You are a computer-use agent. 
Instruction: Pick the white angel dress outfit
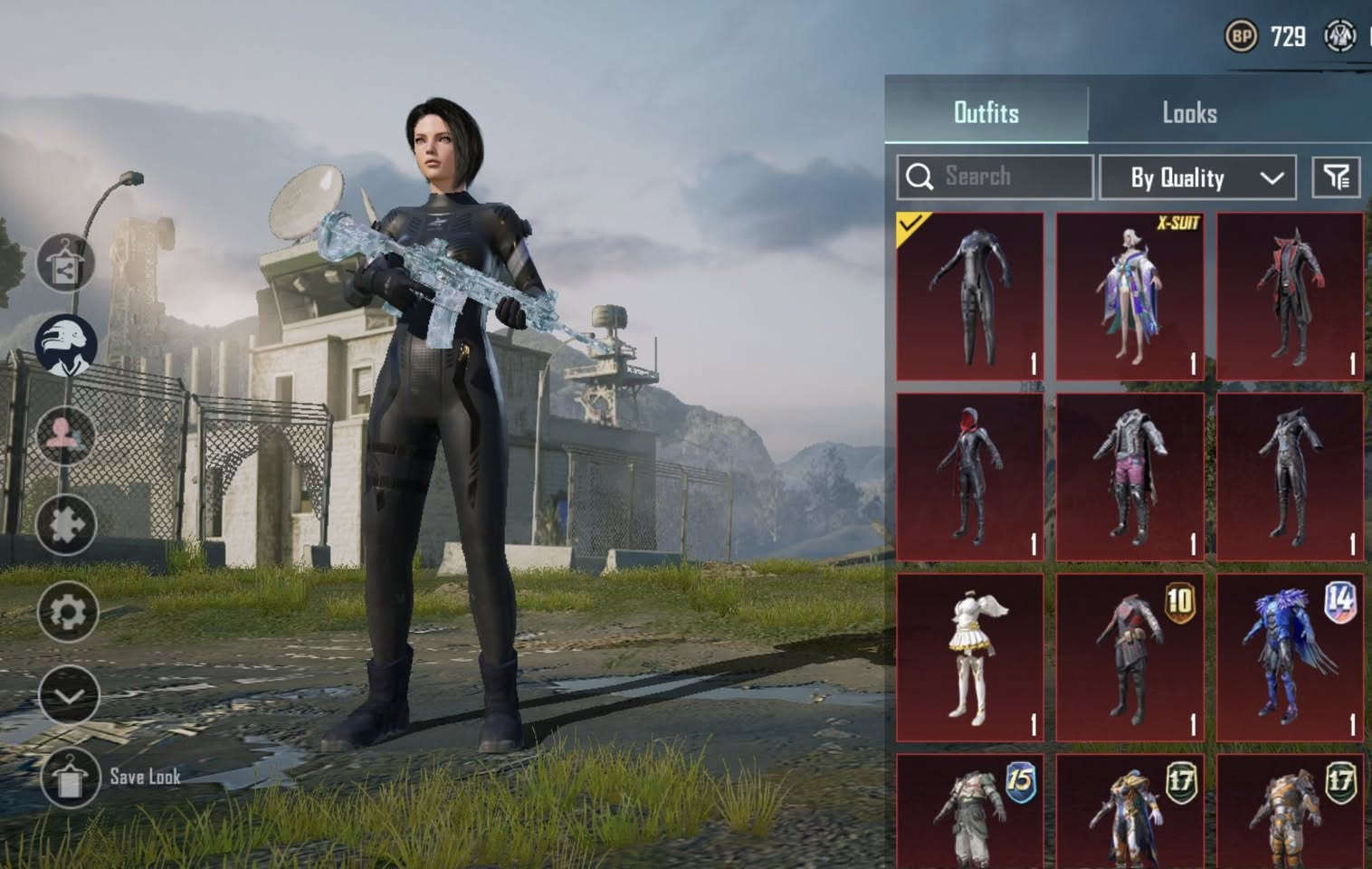969,656
